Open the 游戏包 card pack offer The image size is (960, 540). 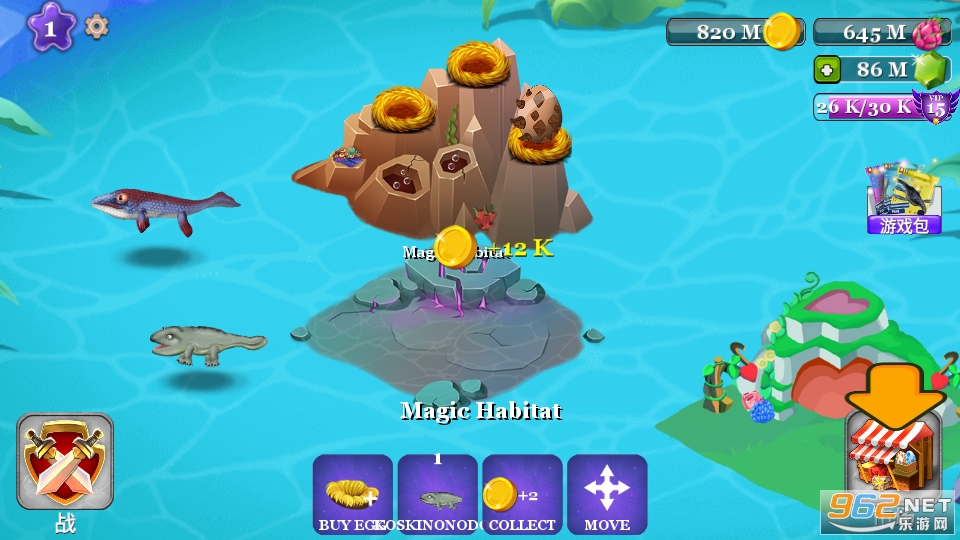904,198
